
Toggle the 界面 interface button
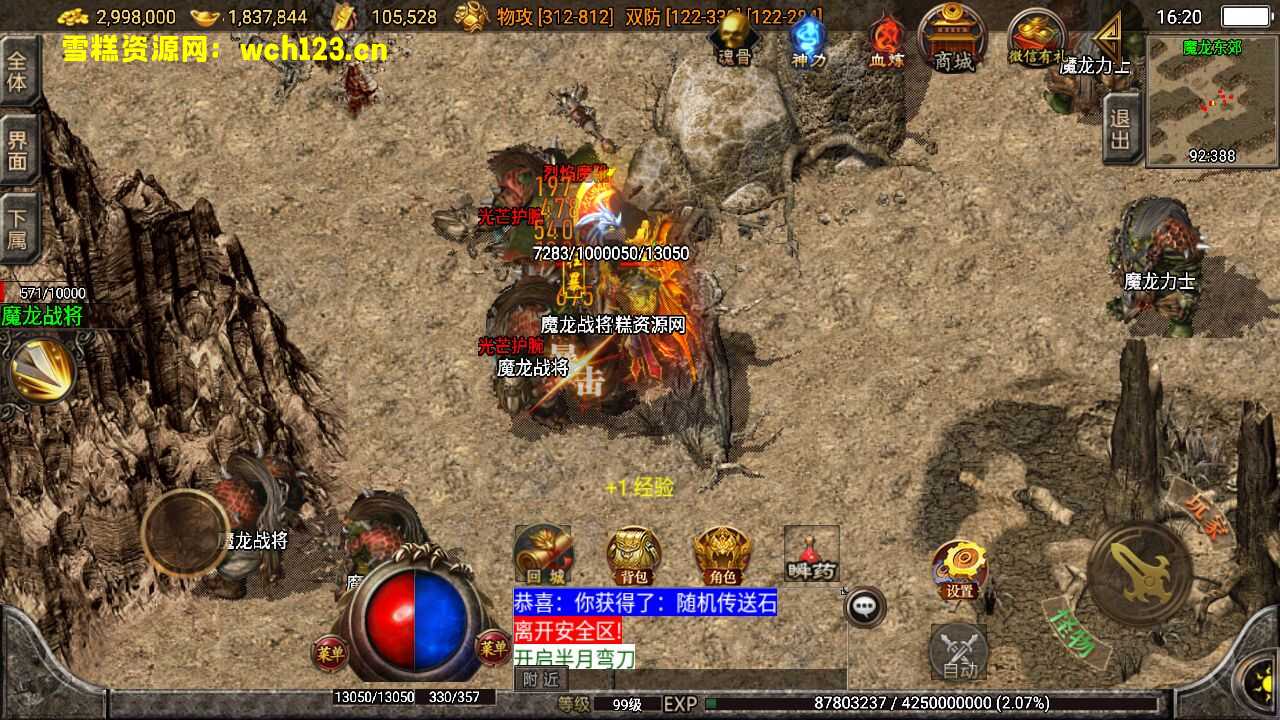18,150
